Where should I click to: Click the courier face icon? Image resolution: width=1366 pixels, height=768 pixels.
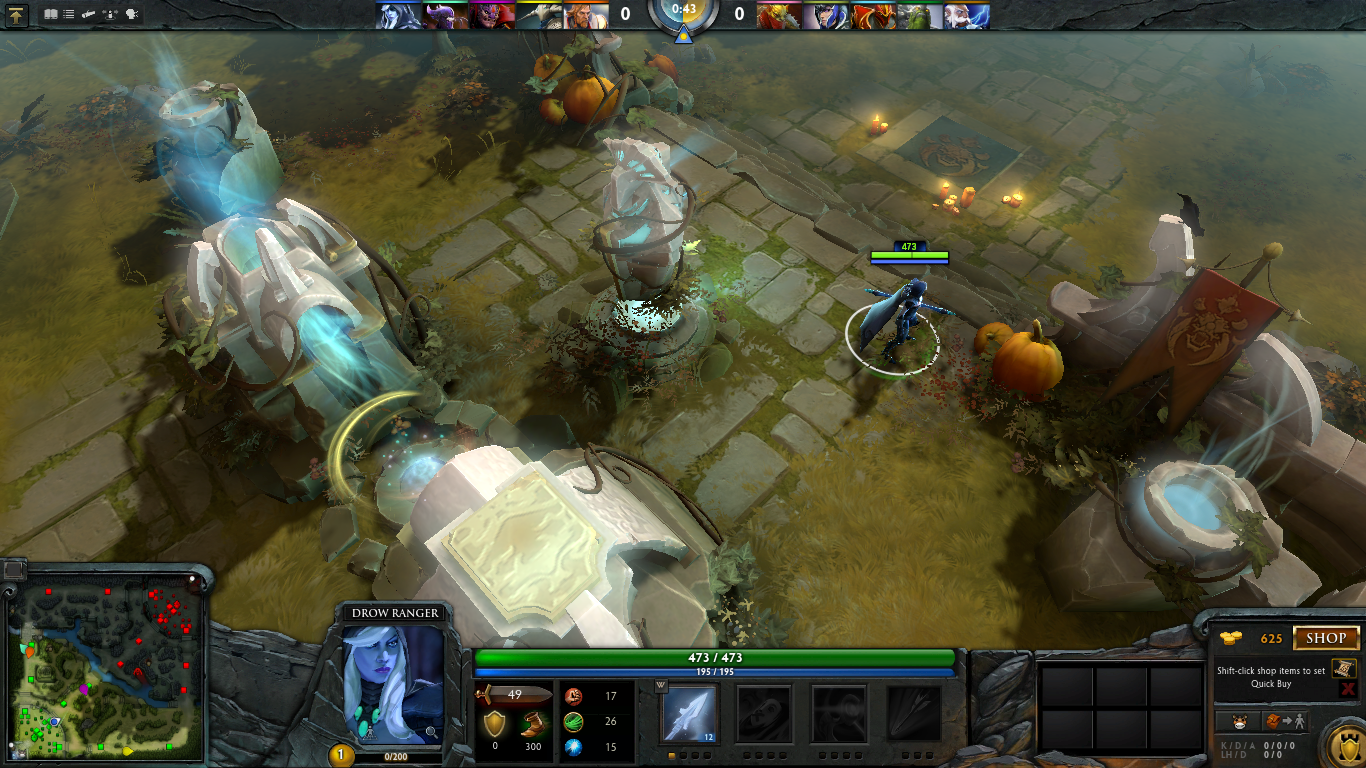[1240, 720]
